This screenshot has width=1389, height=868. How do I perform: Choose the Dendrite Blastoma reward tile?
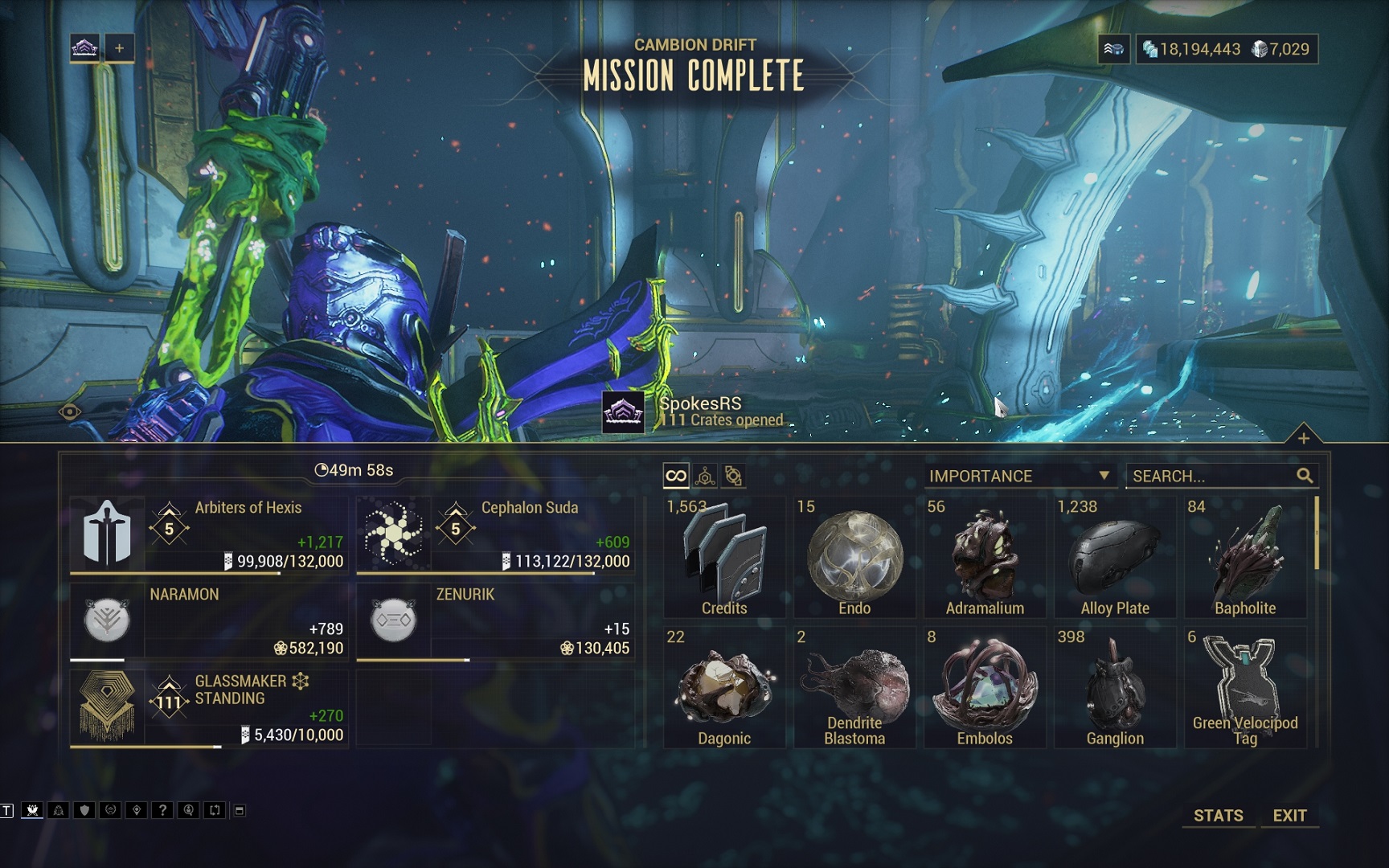(x=854, y=687)
